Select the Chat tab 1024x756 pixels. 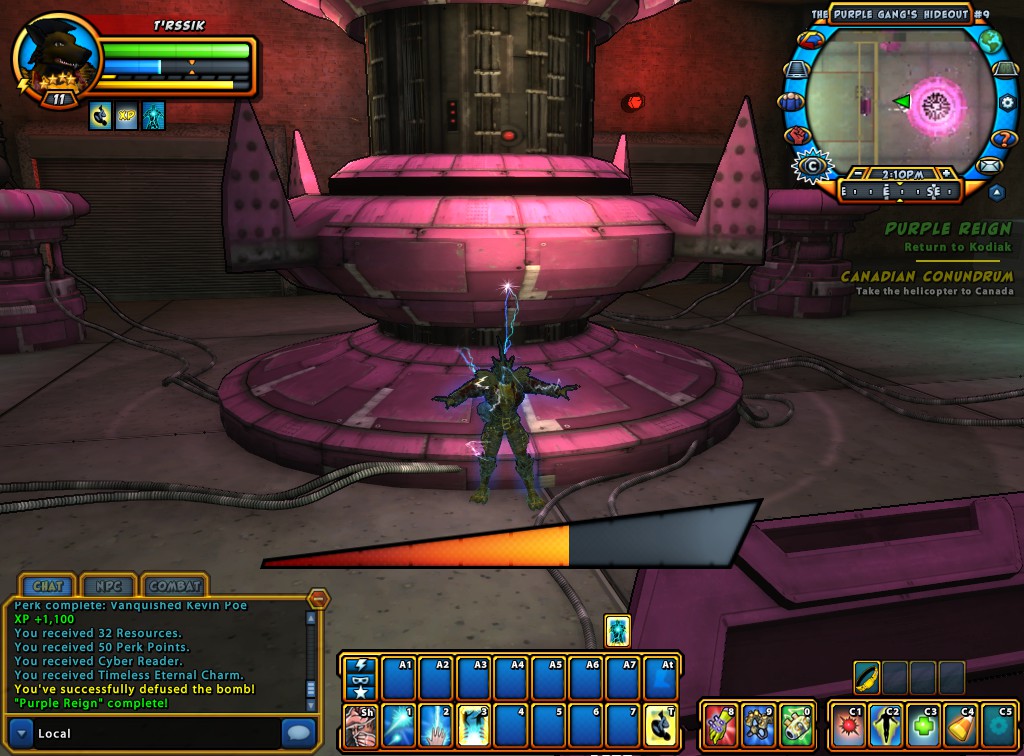[x=48, y=586]
